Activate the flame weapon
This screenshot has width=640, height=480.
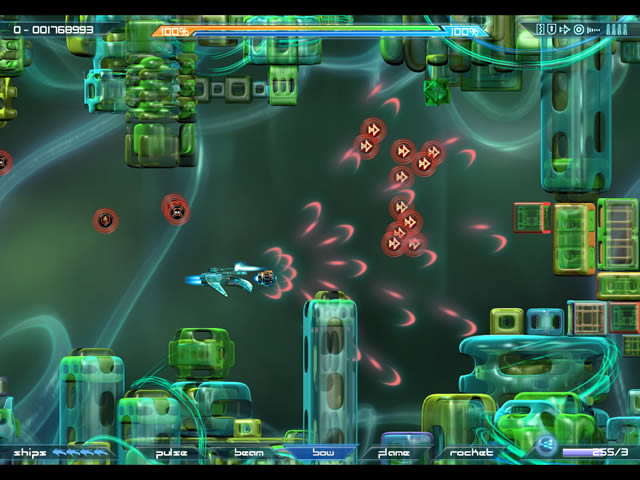[394, 453]
